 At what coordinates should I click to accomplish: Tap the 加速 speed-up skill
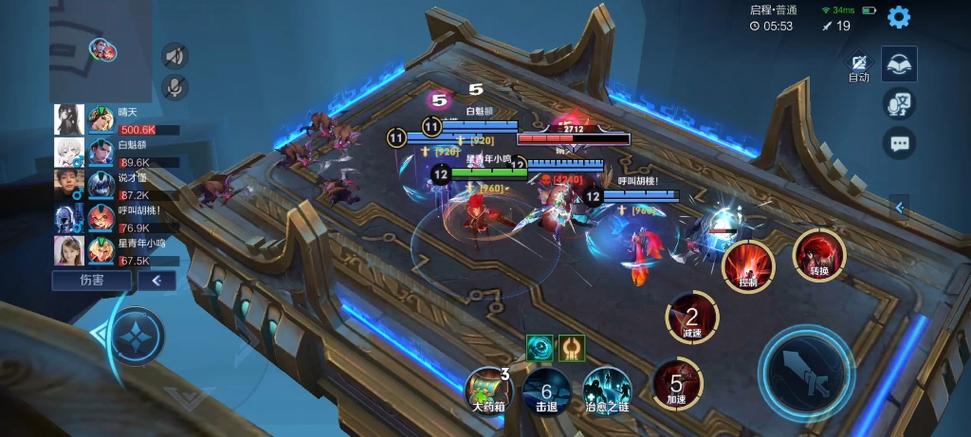point(677,386)
